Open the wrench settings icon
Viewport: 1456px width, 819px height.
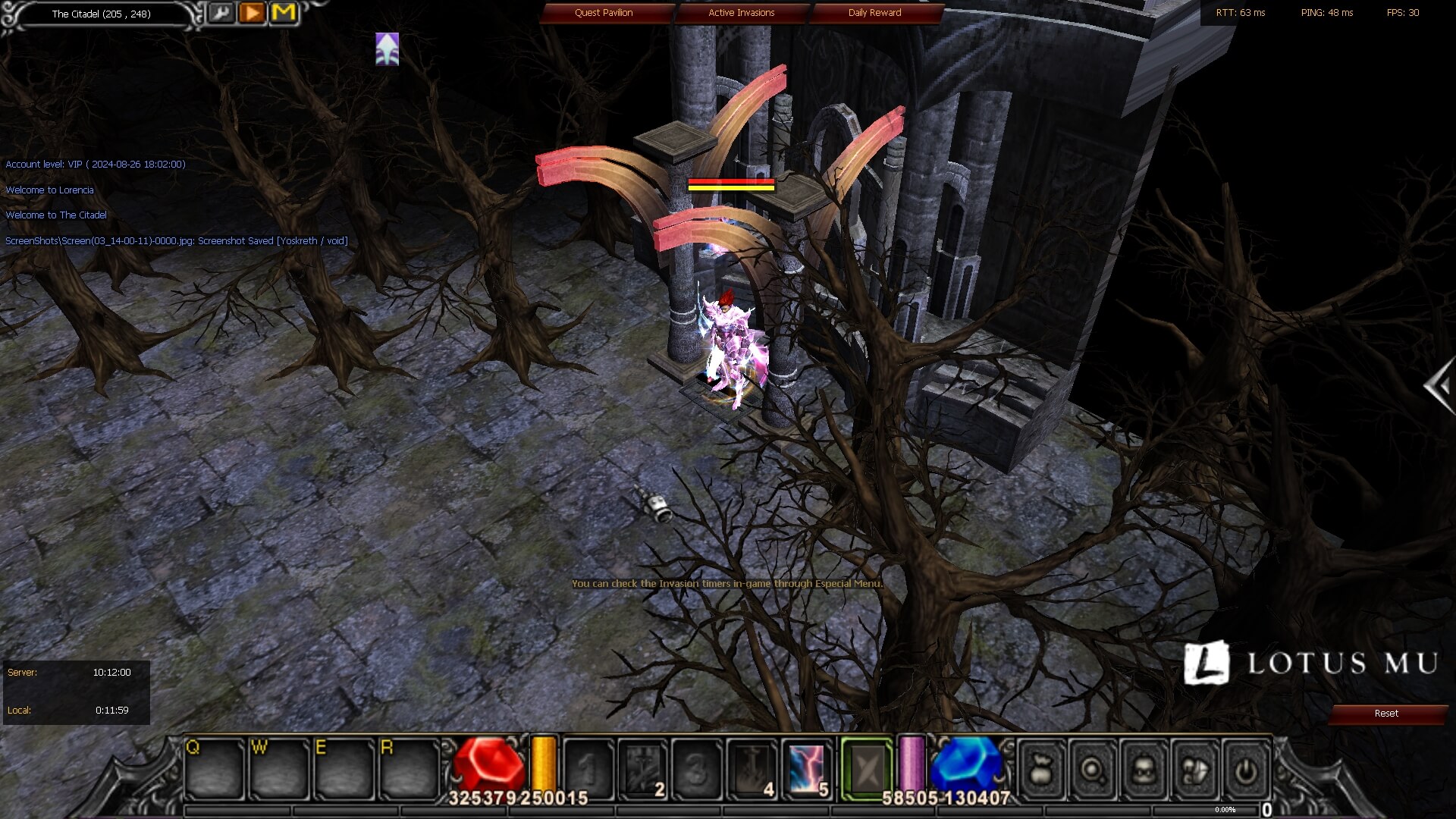coord(221,14)
